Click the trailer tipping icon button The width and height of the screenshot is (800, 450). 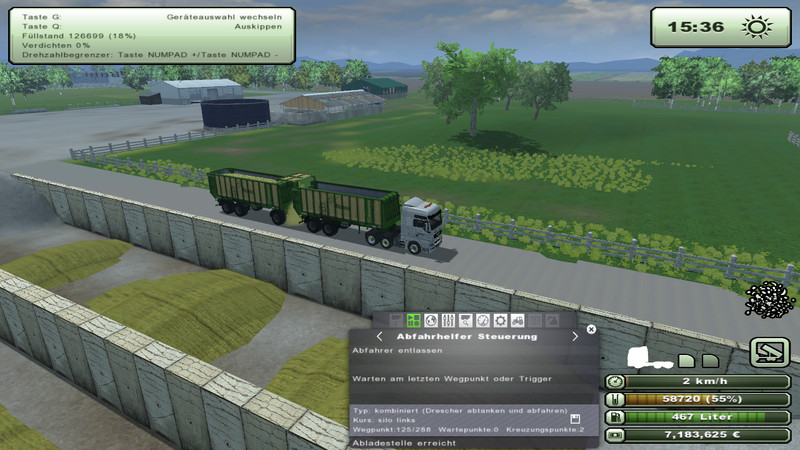coord(769,352)
